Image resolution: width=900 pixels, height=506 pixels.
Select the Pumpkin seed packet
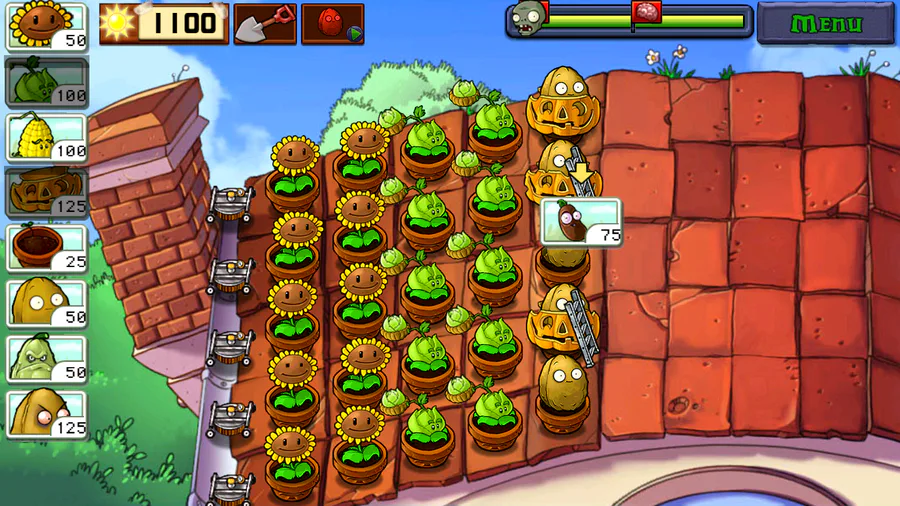coord(47,191)
